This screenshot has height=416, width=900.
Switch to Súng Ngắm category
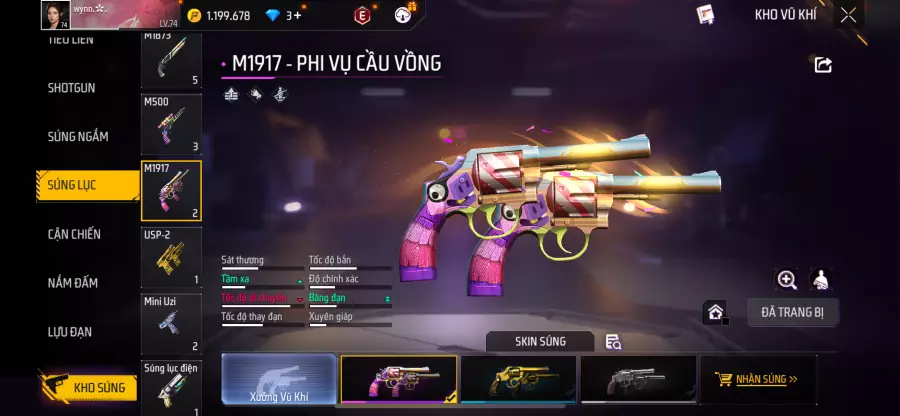pyautogui.click(x=77, y=136)
